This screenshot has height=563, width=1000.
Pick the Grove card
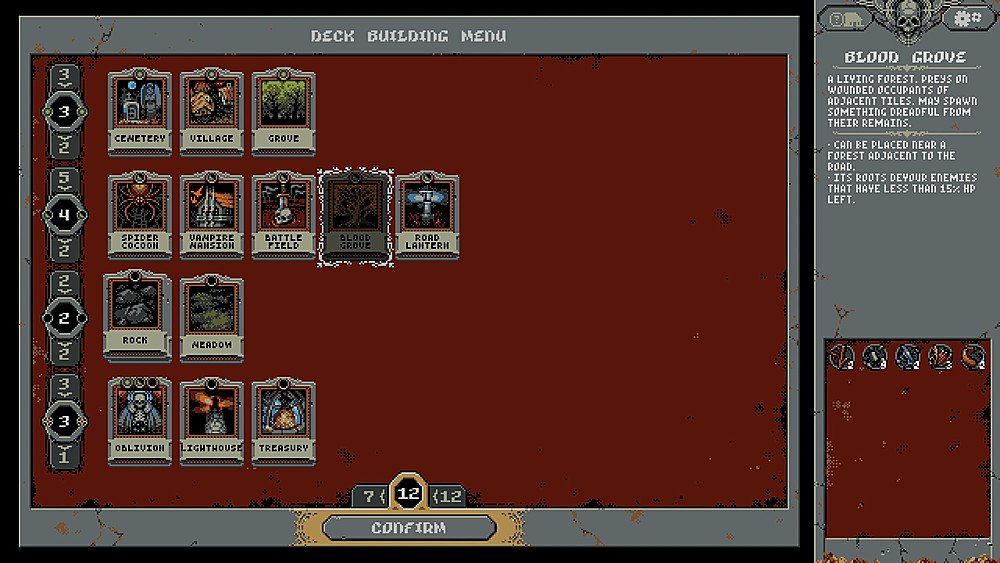(x=283, y=110)
